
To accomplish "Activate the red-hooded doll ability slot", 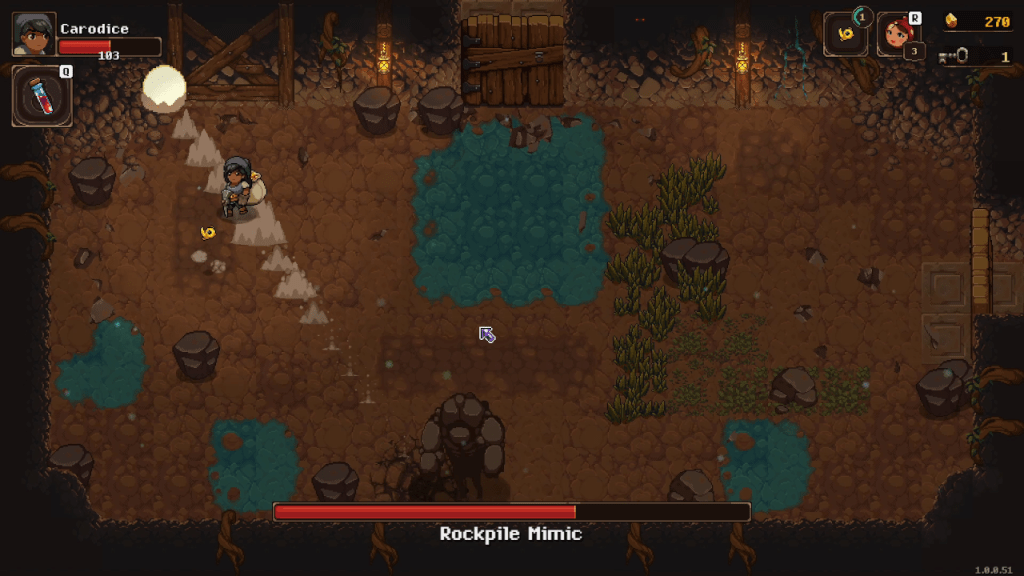I will [897, 36].
